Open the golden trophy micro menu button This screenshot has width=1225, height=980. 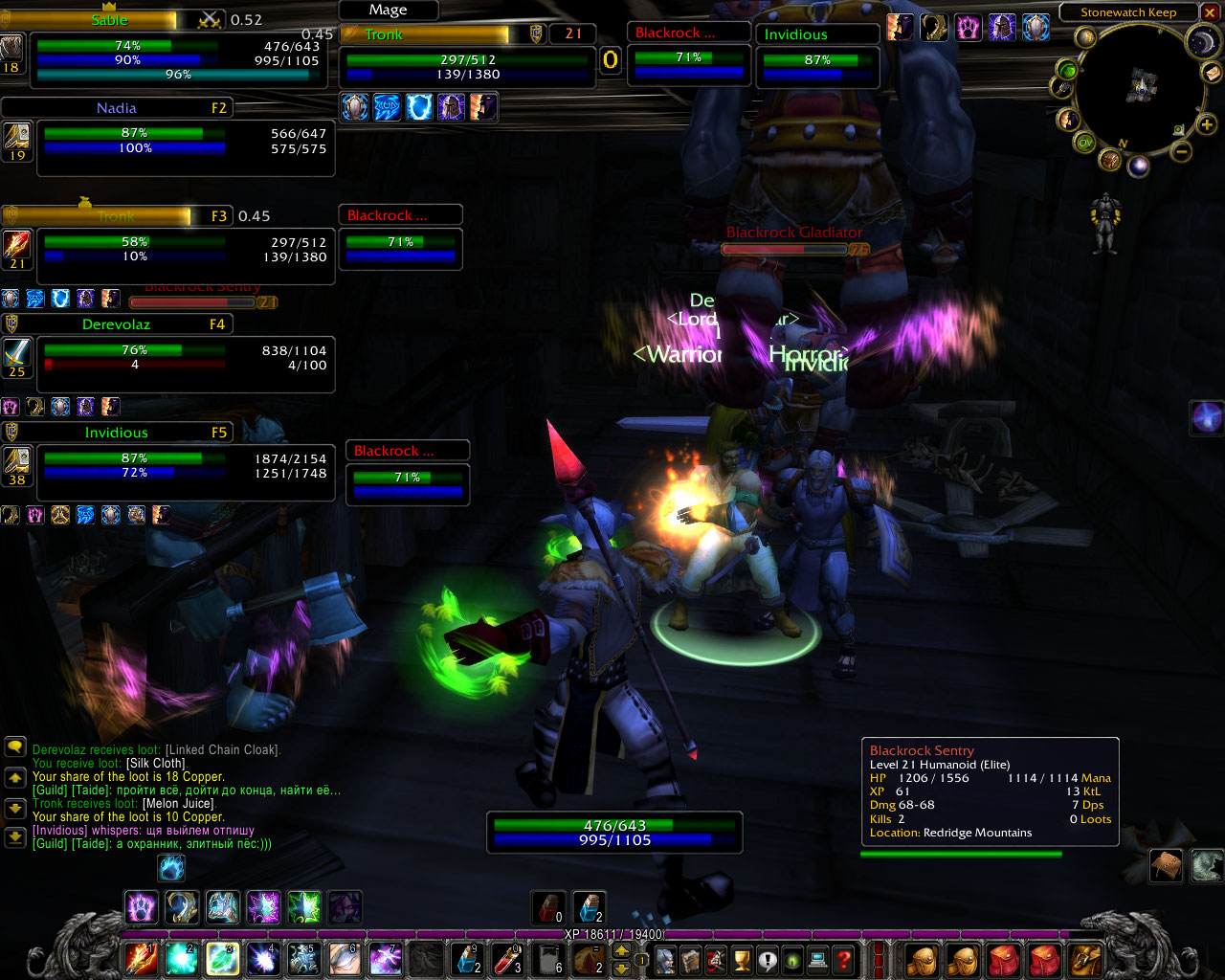742,959
